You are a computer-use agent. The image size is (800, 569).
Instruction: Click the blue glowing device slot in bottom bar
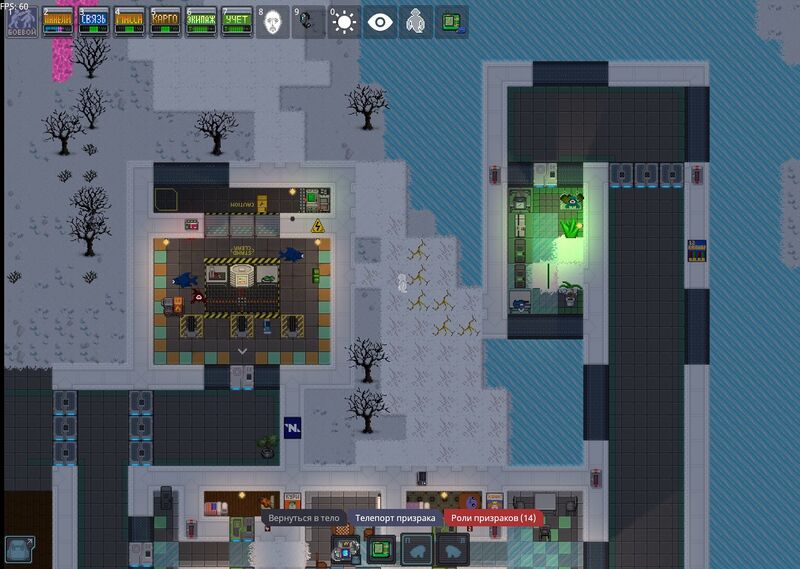click(347, 549)
